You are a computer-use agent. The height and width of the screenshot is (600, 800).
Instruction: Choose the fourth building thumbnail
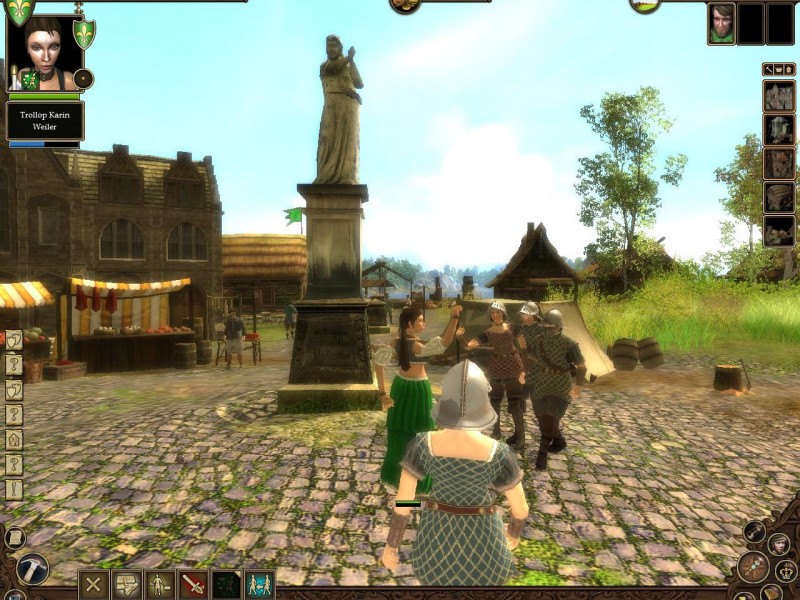tap(779, 197)
